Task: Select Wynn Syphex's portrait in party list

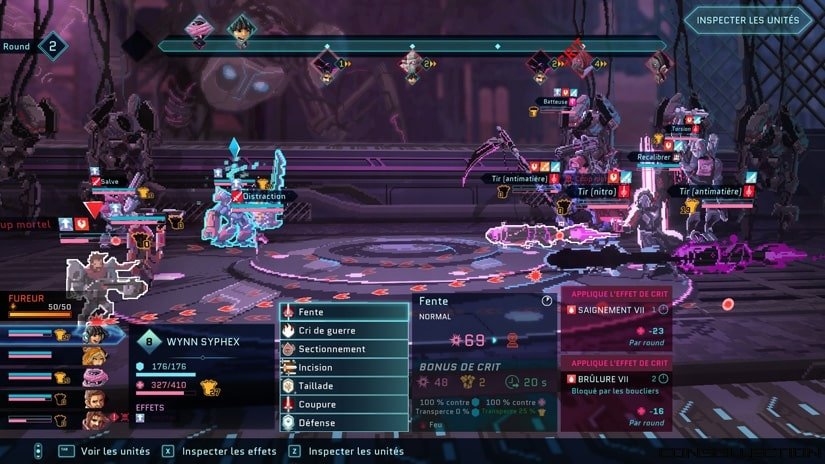Action: [95, 333]
